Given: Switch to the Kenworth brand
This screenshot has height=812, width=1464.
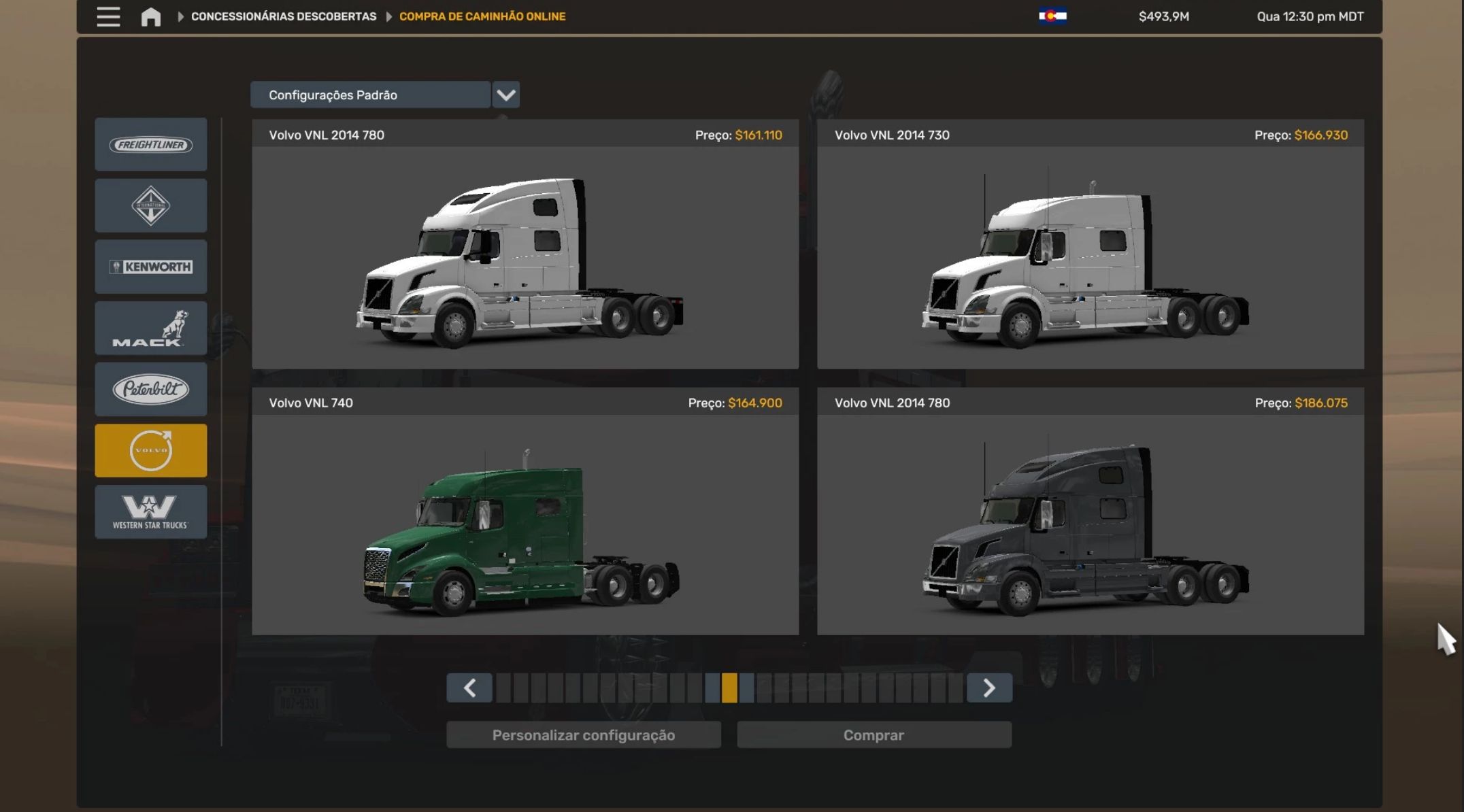Looking at the screenshot, I should pos(151,267).
